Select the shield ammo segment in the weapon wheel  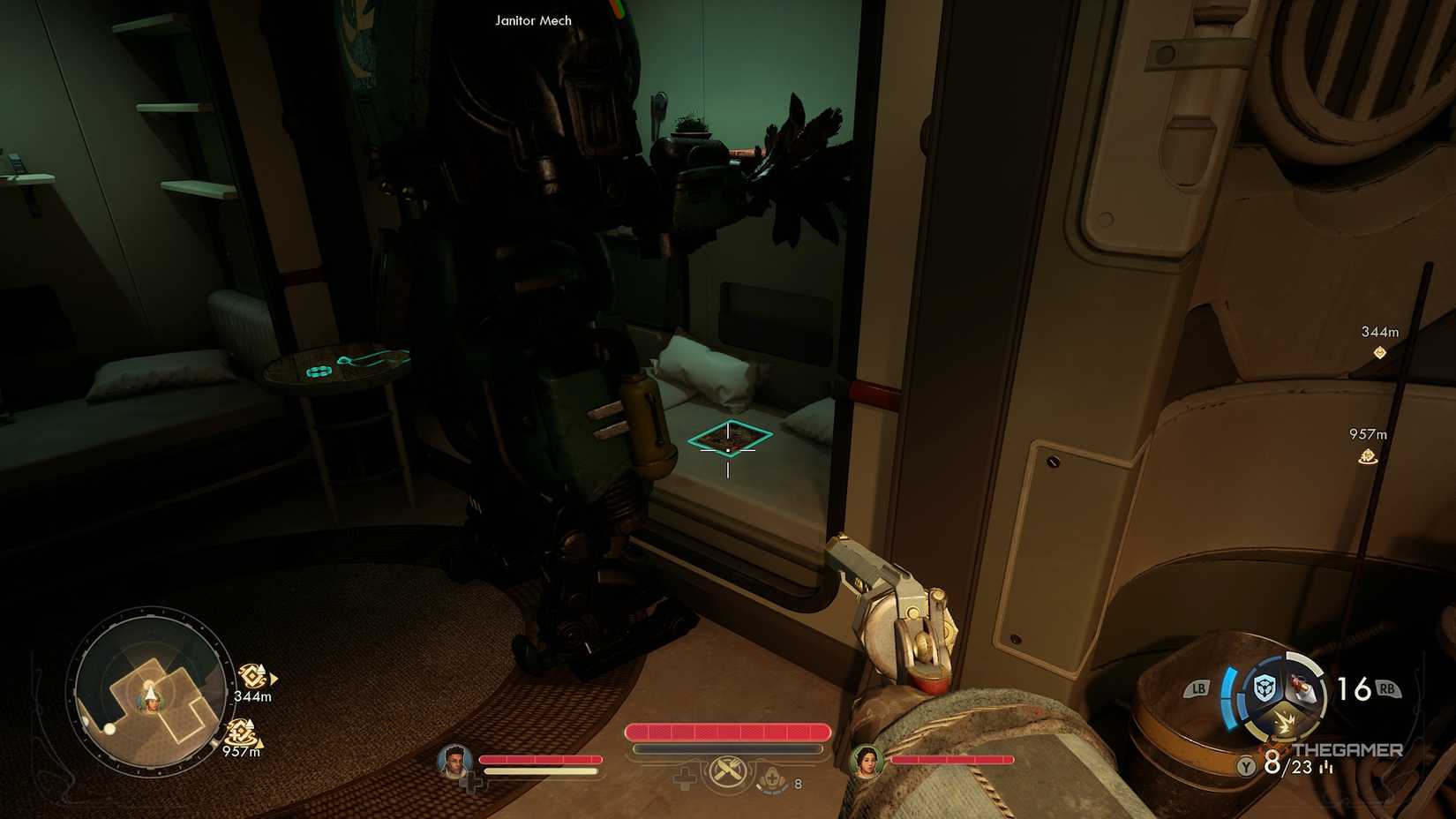1265,687
